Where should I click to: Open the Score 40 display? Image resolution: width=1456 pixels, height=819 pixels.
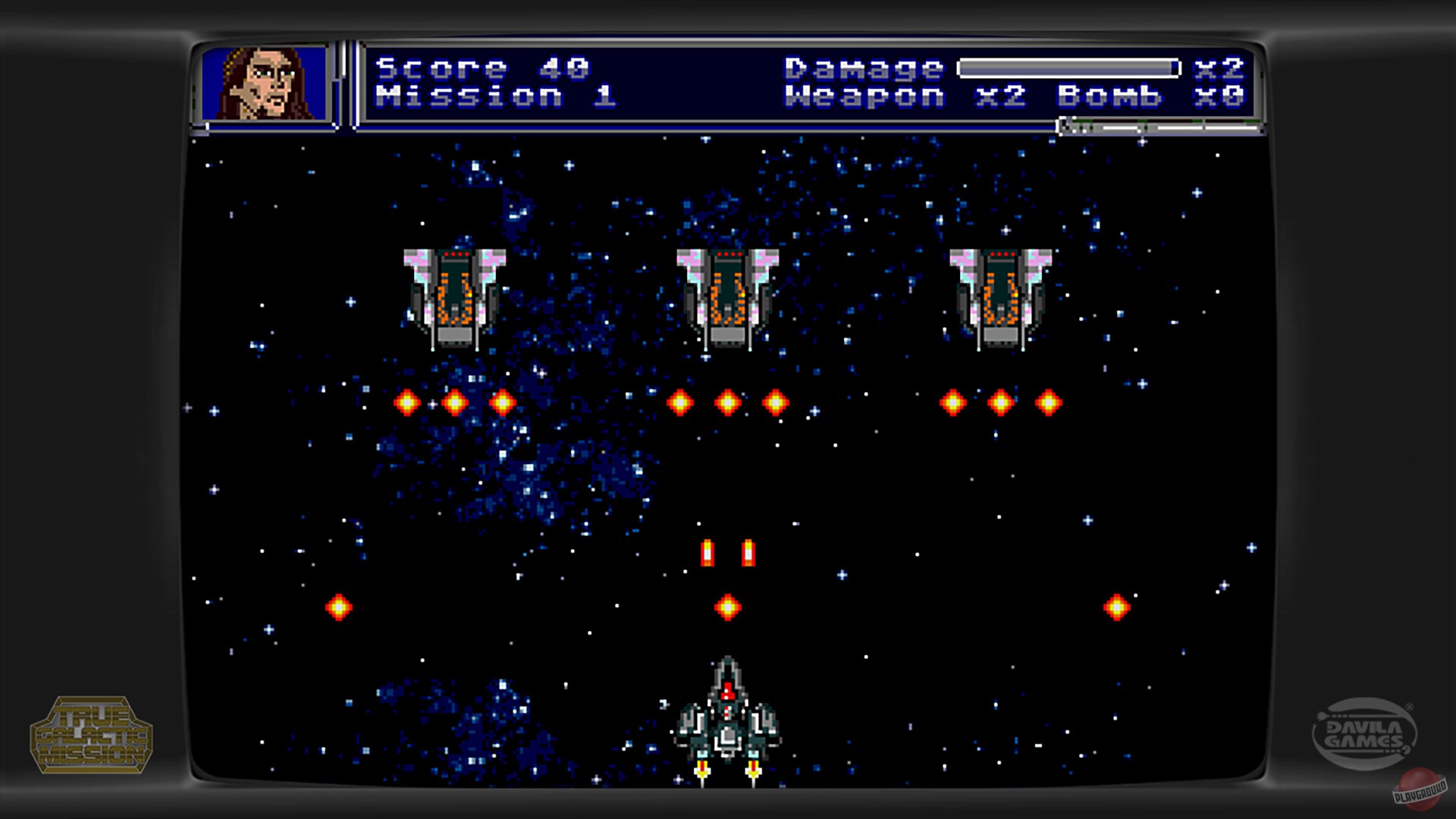pos(482,67)
